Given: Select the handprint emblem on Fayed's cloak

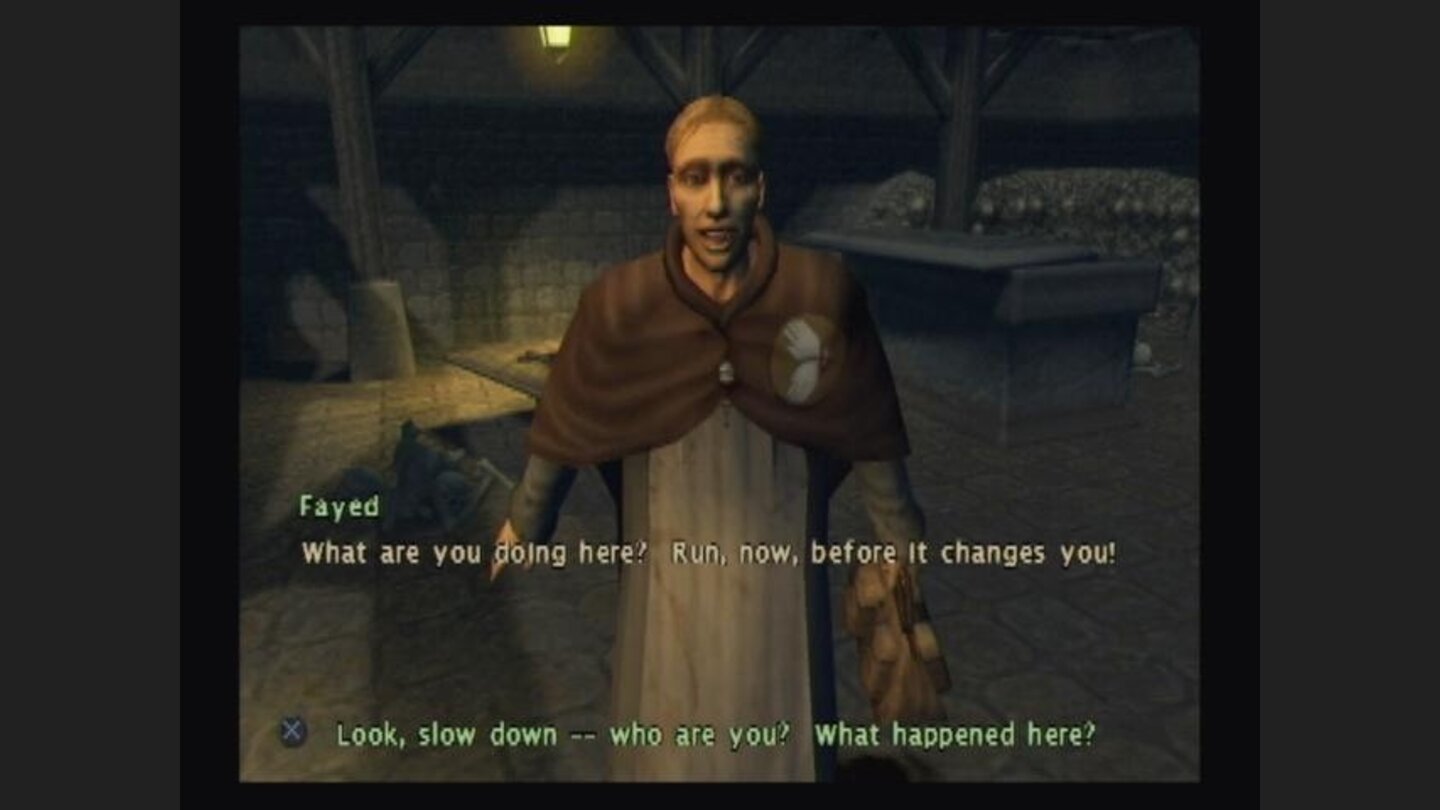Looking at the screenshot, I should point(803,358).
